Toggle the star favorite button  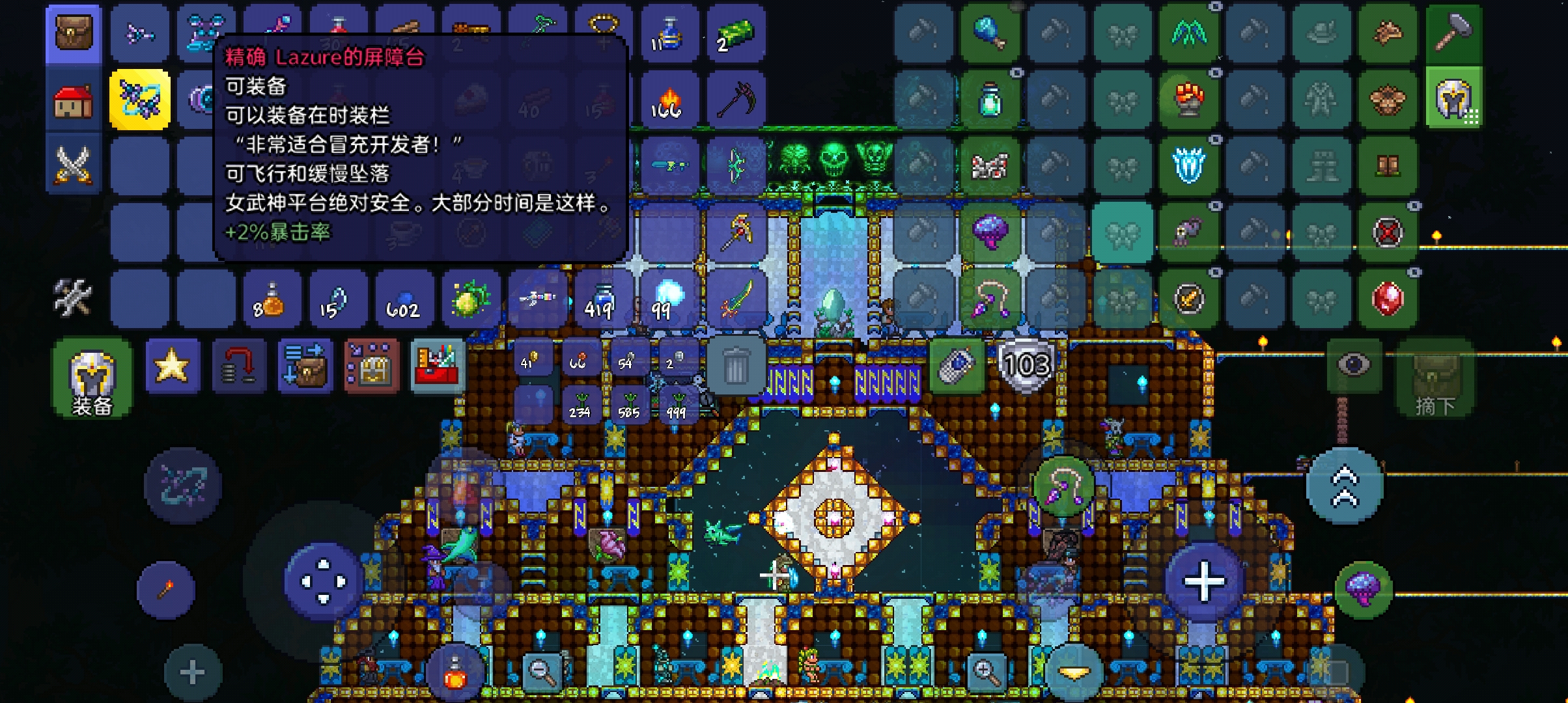(172, 366)
